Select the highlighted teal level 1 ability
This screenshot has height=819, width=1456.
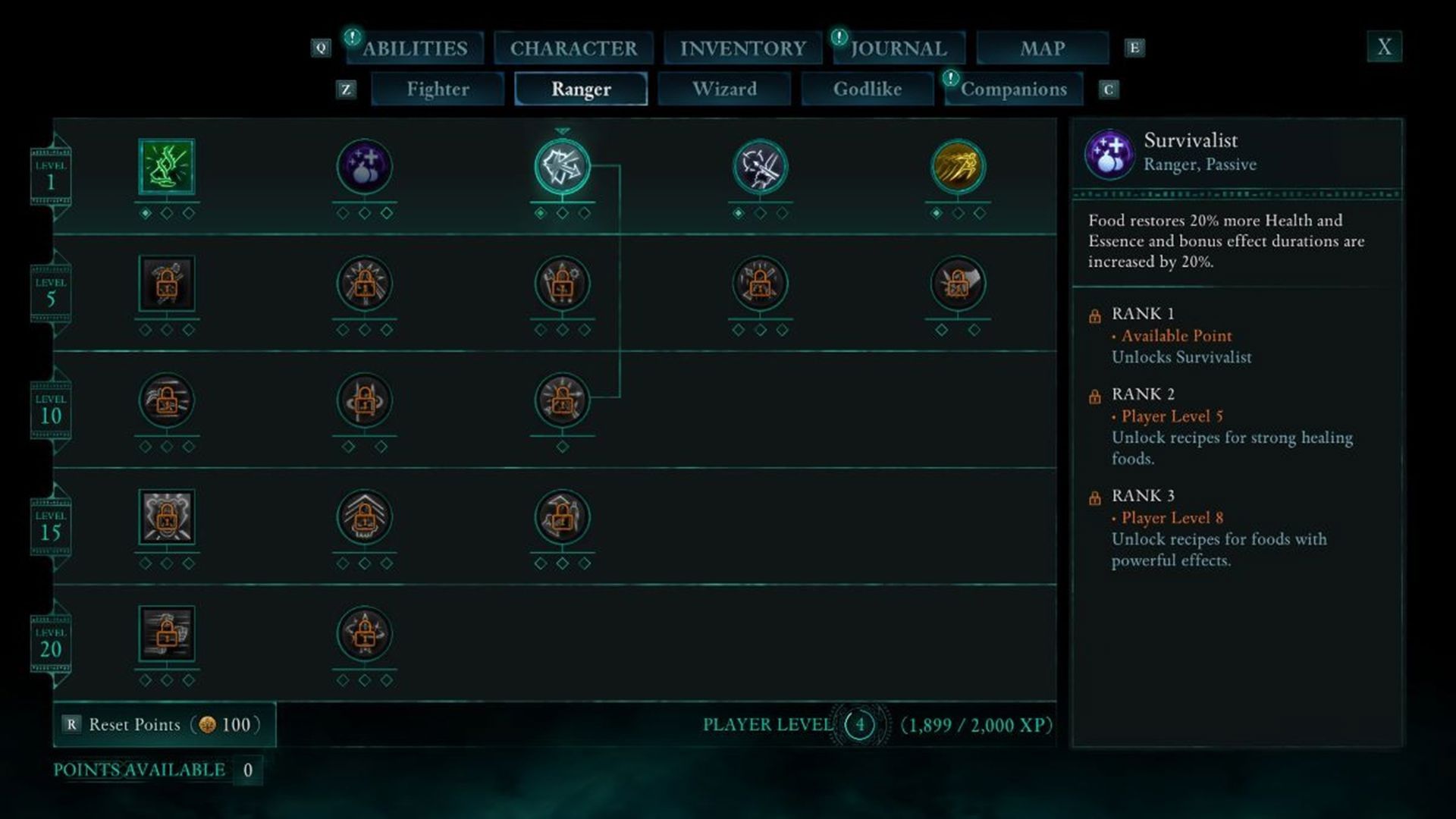(x=562, y=167)
